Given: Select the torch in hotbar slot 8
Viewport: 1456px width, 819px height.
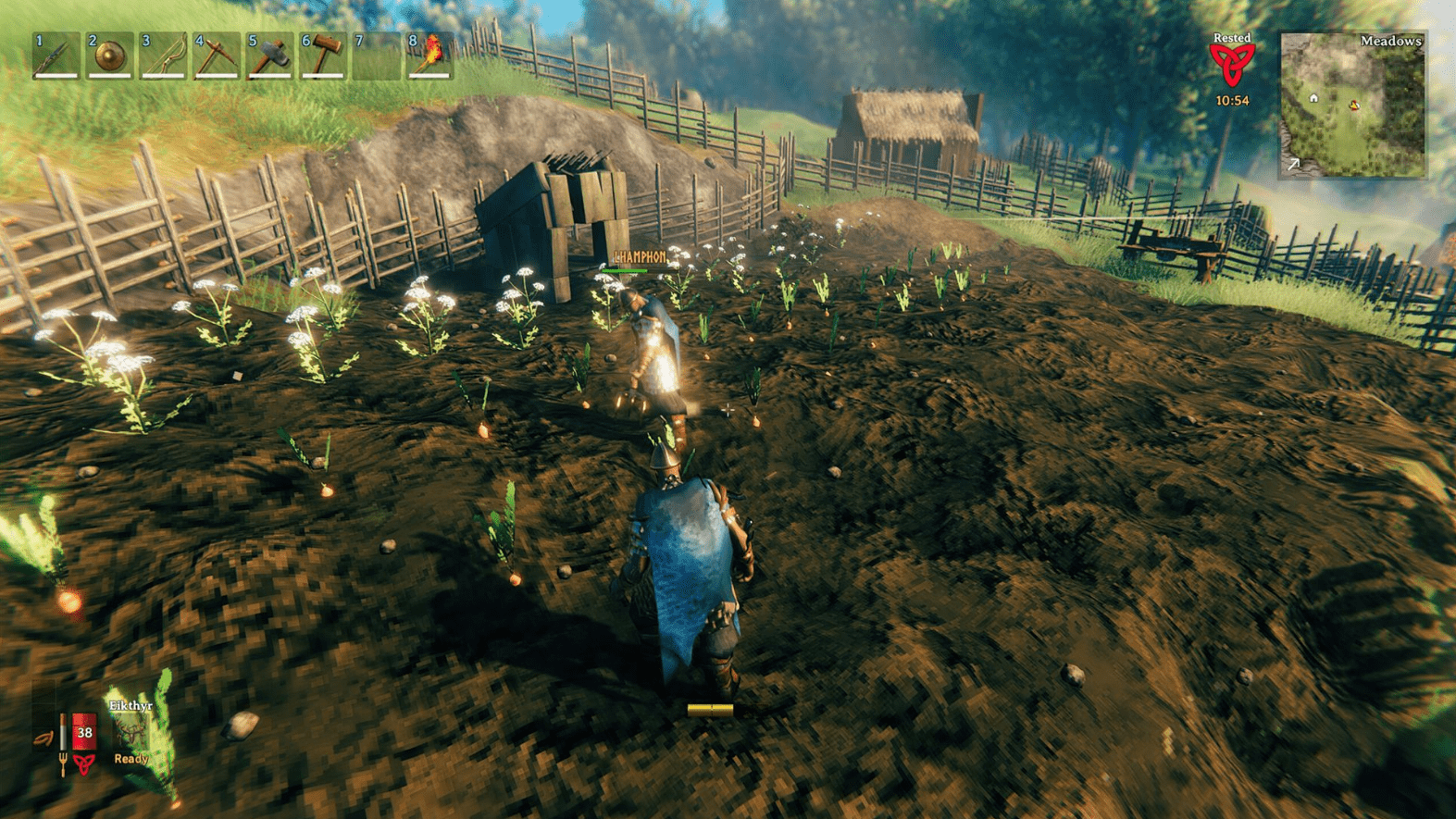Looking at the screenshot, I should pyautogui.click(x=428, y=57).
